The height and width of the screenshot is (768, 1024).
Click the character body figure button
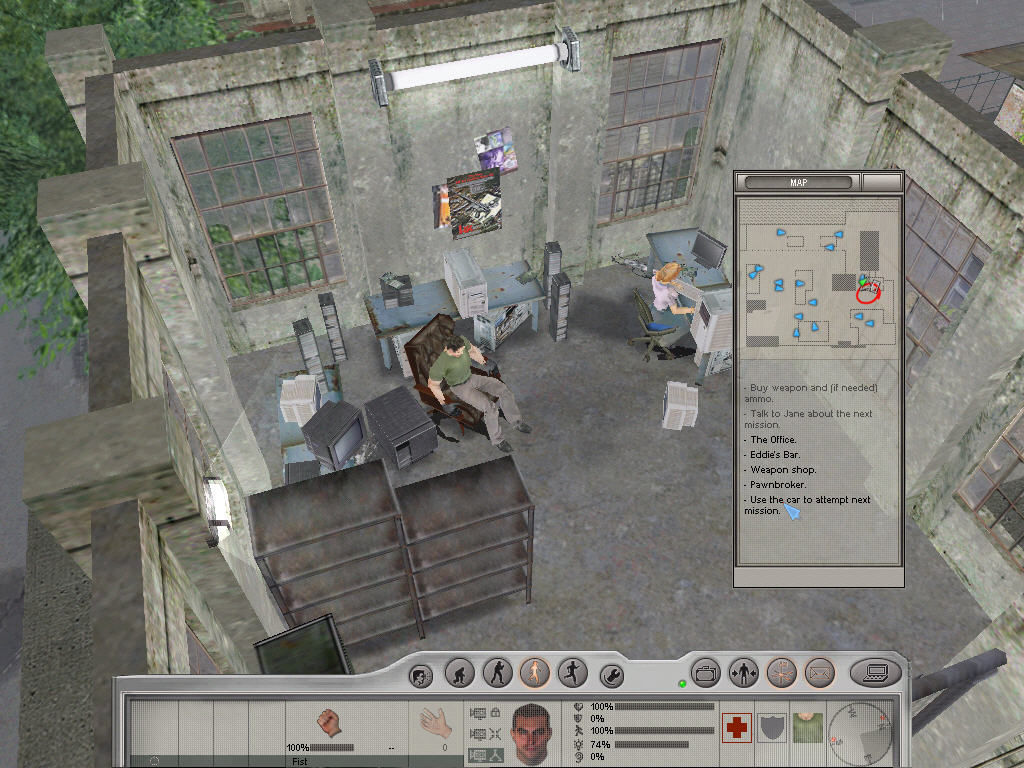pyautogui.click(x=744, y=672)
